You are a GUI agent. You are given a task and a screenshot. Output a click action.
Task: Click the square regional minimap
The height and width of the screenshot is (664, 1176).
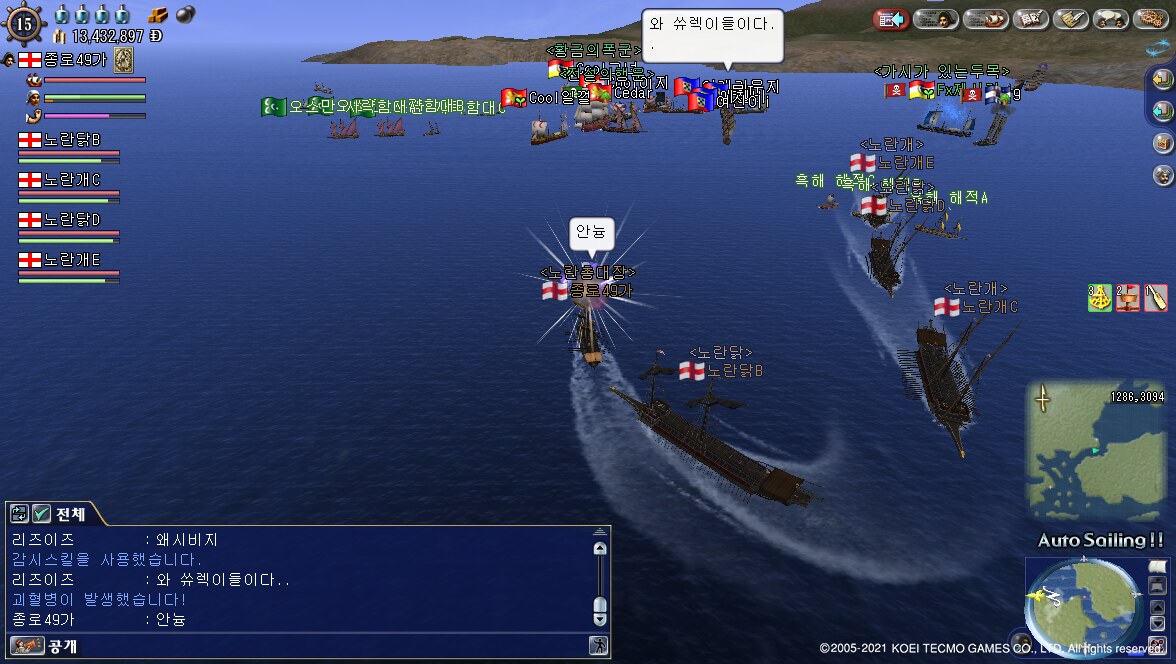(x=1096, y=450)
